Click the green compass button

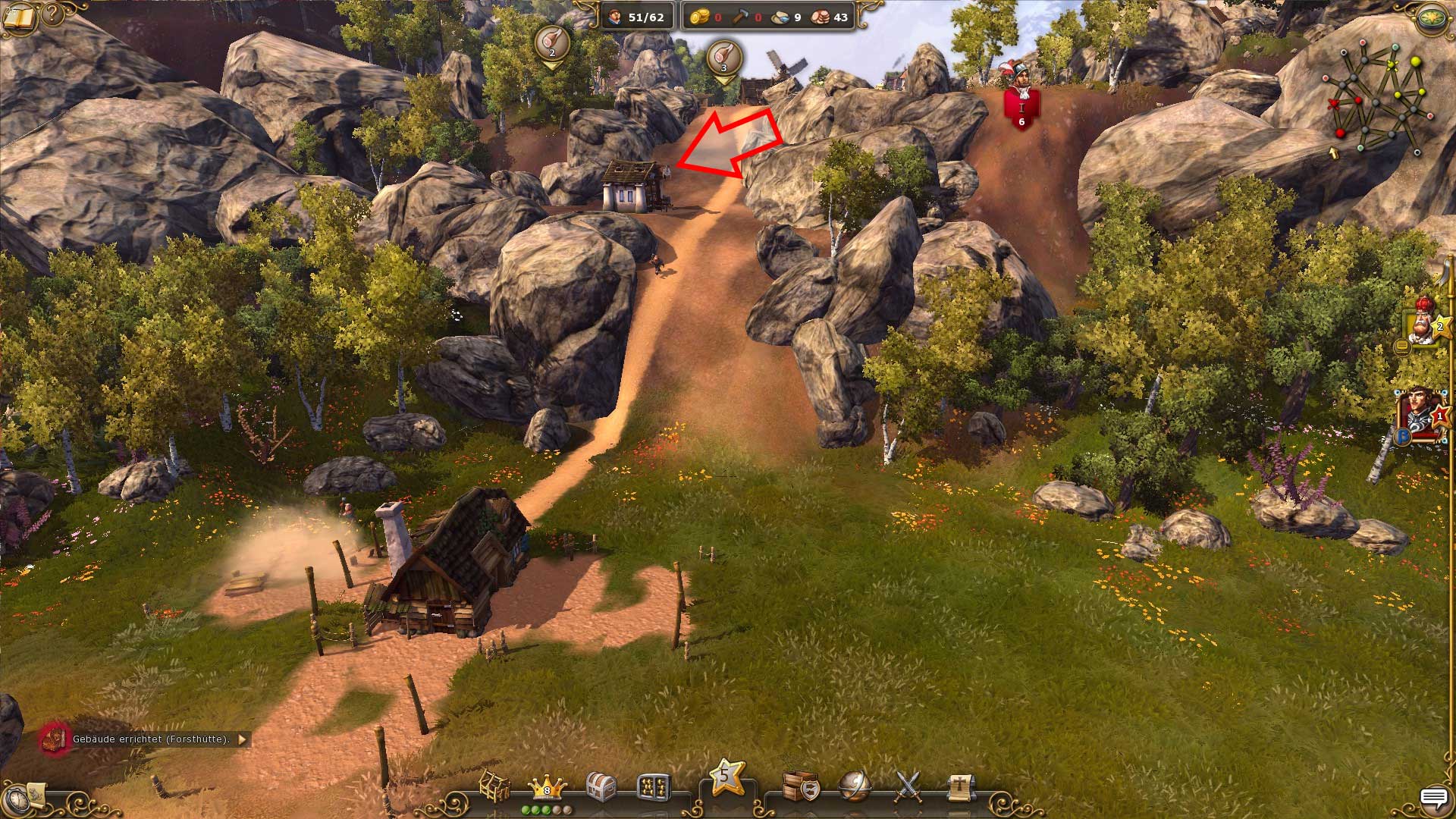(x=1431, y=18)
